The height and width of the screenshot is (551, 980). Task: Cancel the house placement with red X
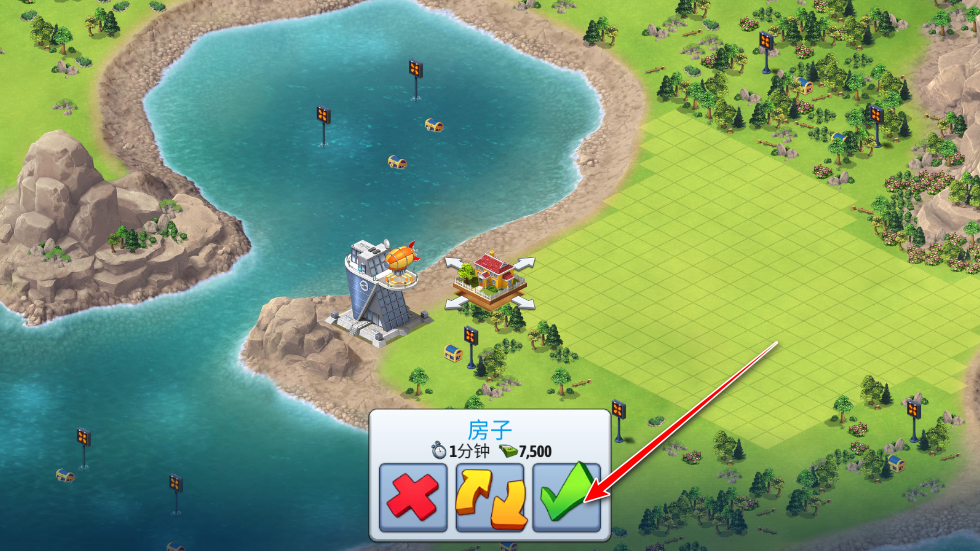click(x=413, y=497)
